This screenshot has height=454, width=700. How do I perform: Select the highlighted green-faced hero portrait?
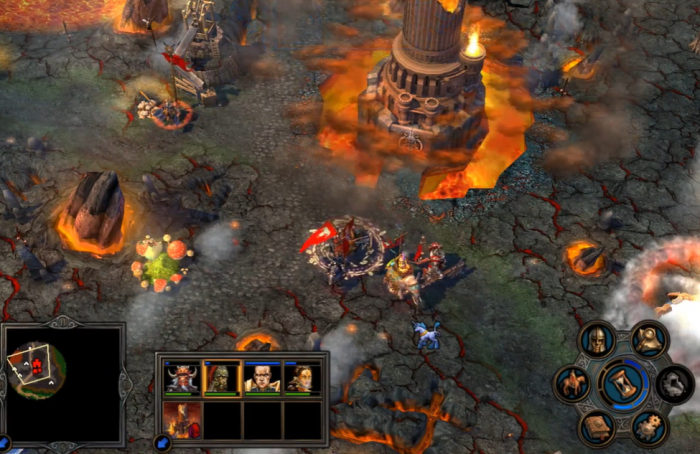click(x=222, y=378)
